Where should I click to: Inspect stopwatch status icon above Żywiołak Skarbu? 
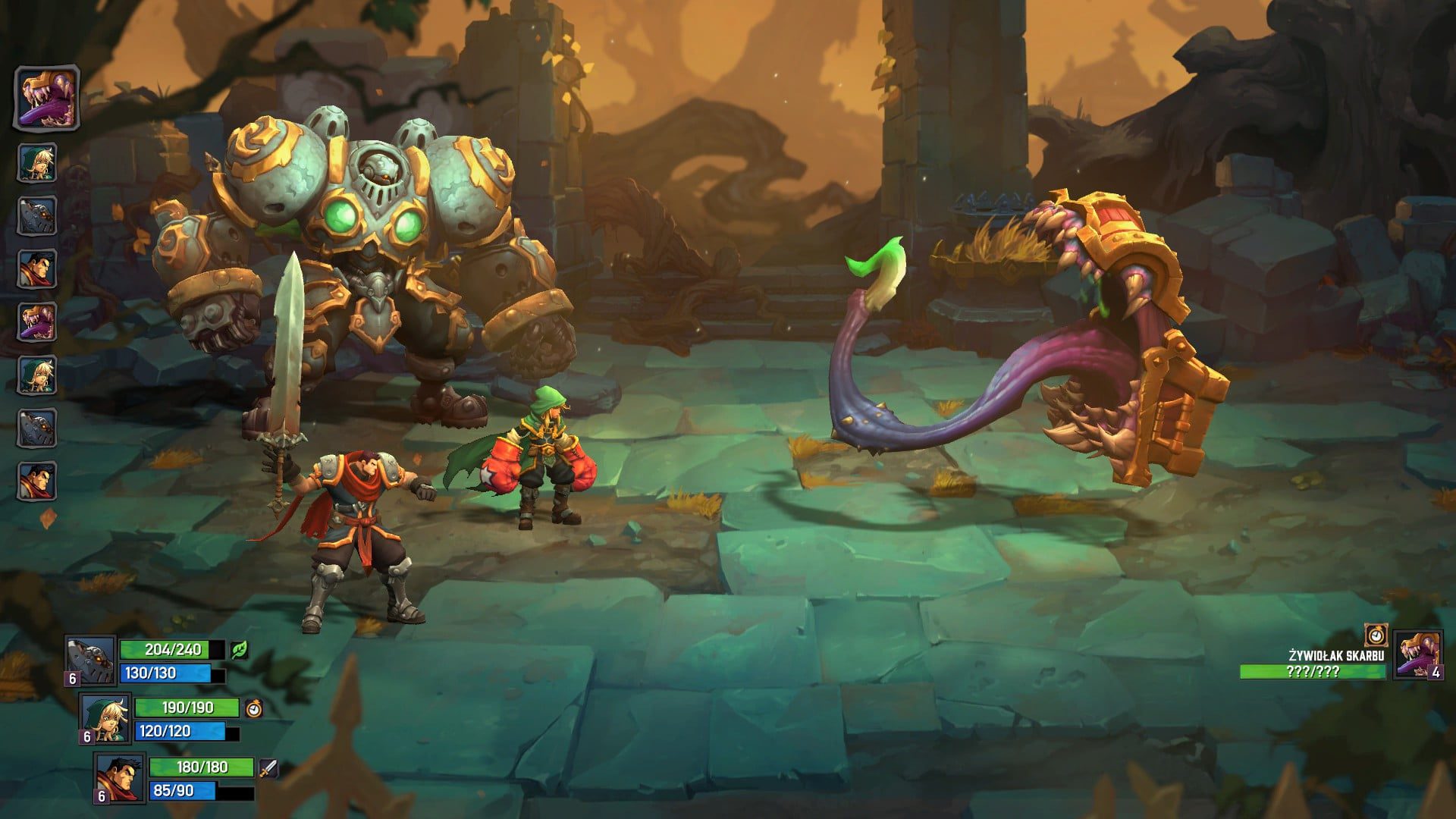(x=1376, y=635)
